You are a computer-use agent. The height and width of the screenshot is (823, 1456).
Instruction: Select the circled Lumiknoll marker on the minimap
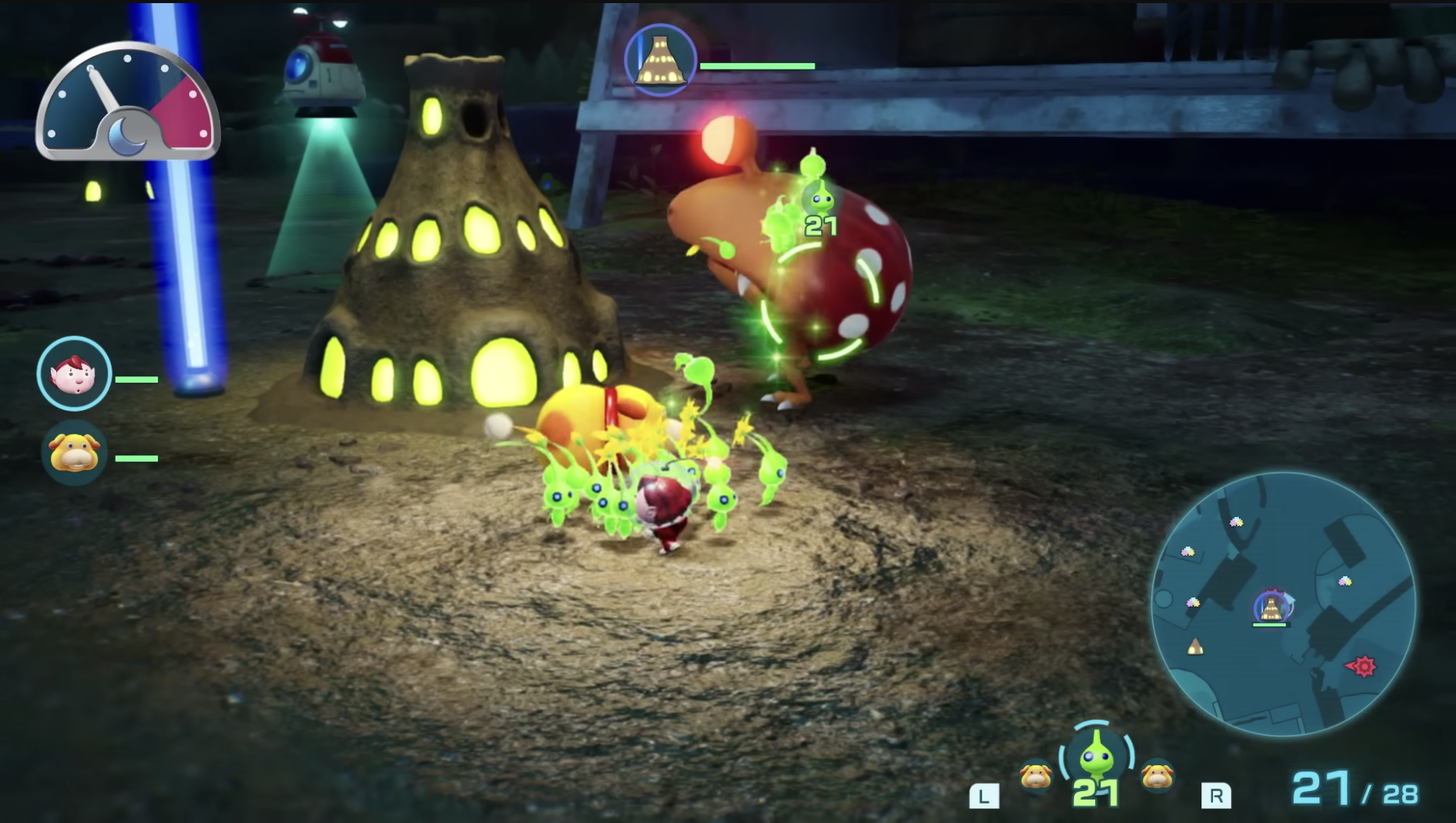tap(1271, 607)
